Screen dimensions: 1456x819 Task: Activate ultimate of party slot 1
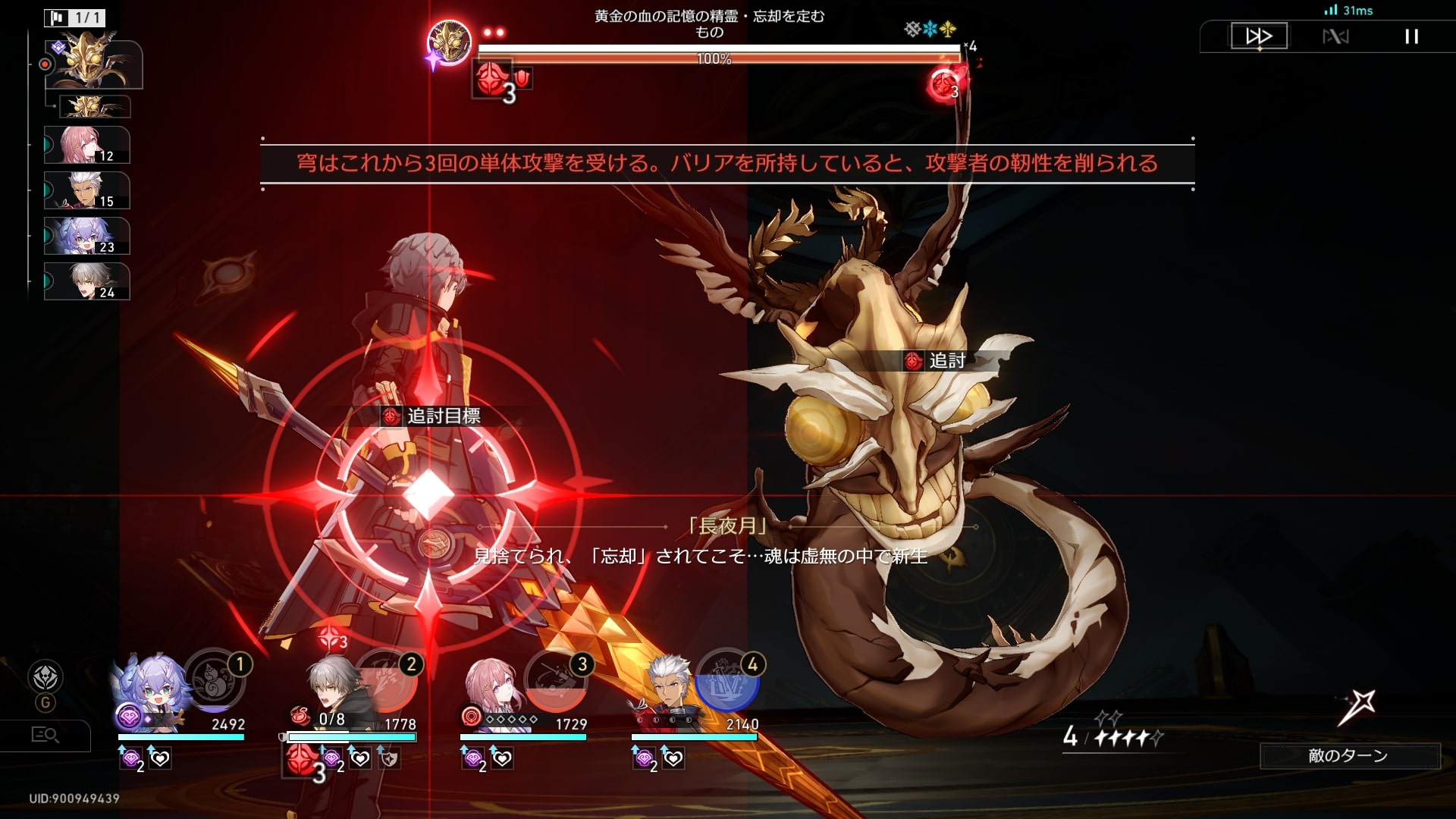[214, 679]
